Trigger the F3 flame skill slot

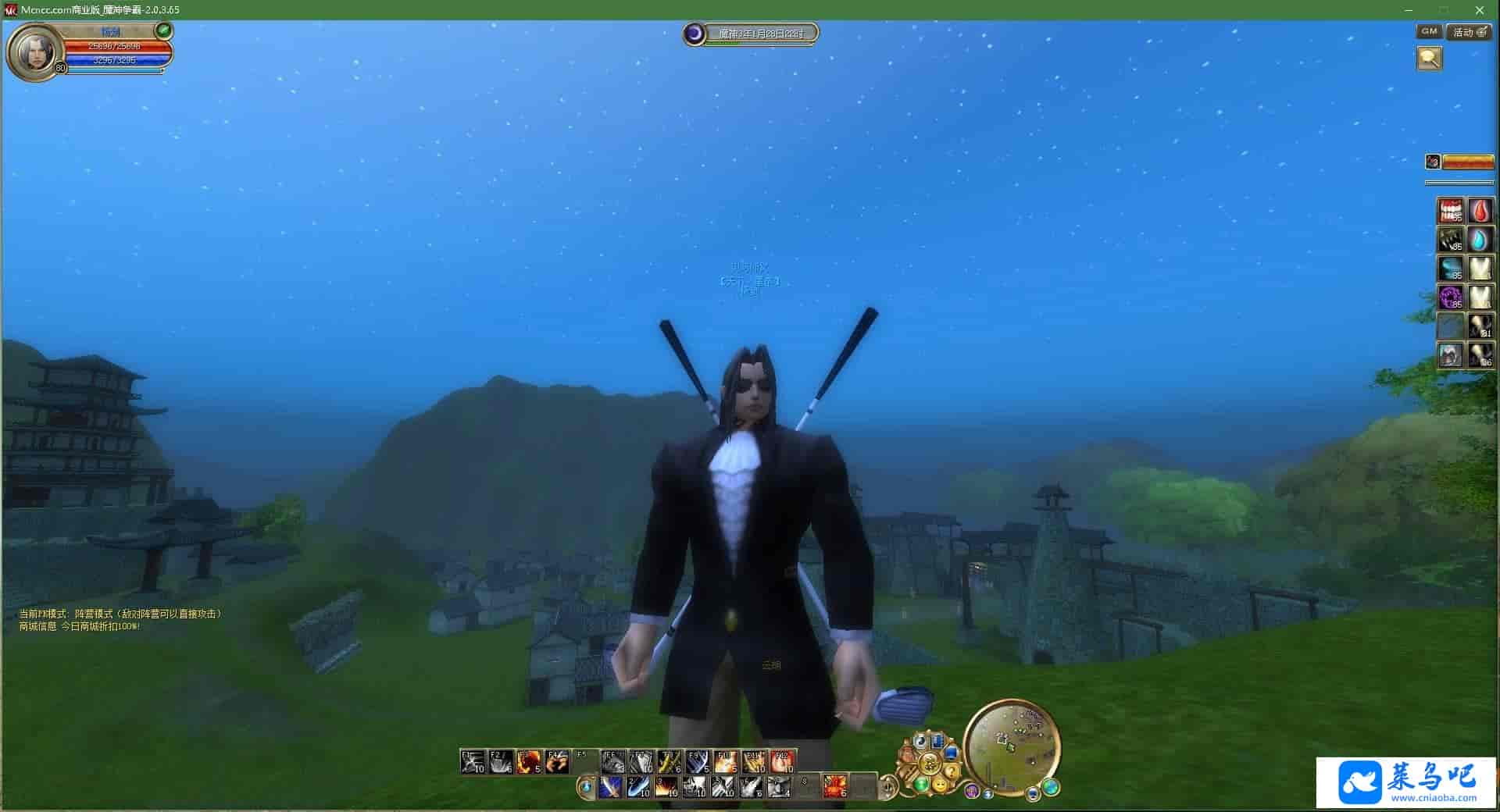[529, 761]
